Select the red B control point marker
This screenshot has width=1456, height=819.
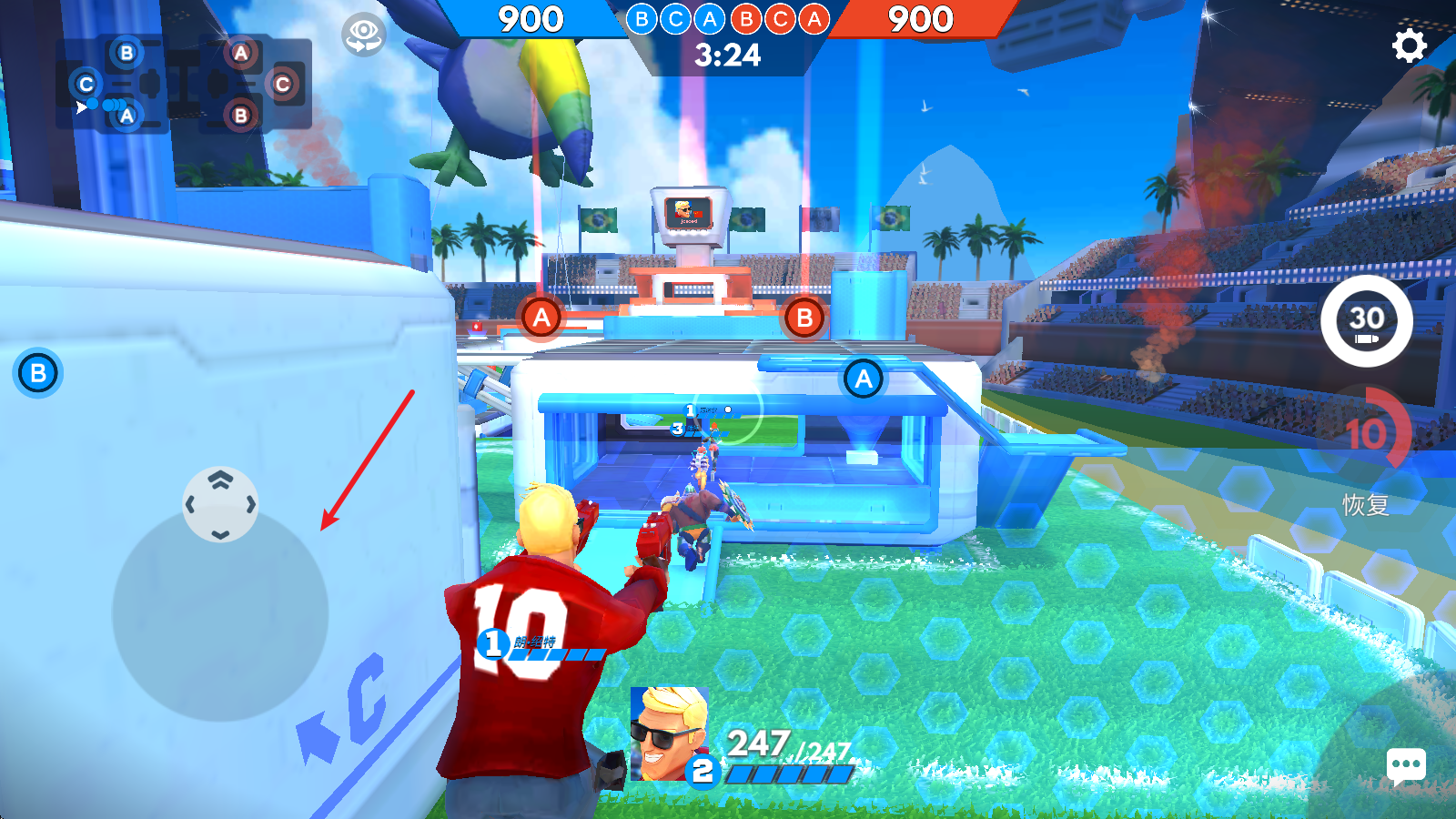pos(802,318)
